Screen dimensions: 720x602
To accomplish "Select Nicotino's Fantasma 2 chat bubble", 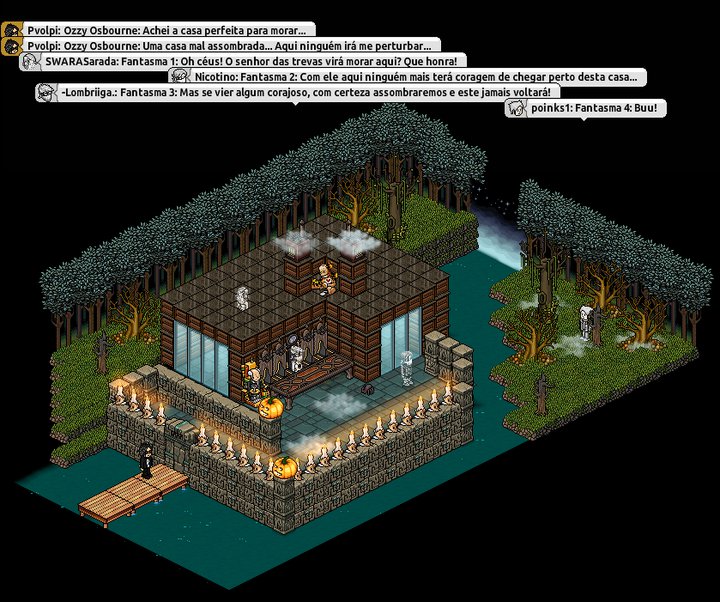I will pos(408,77).
